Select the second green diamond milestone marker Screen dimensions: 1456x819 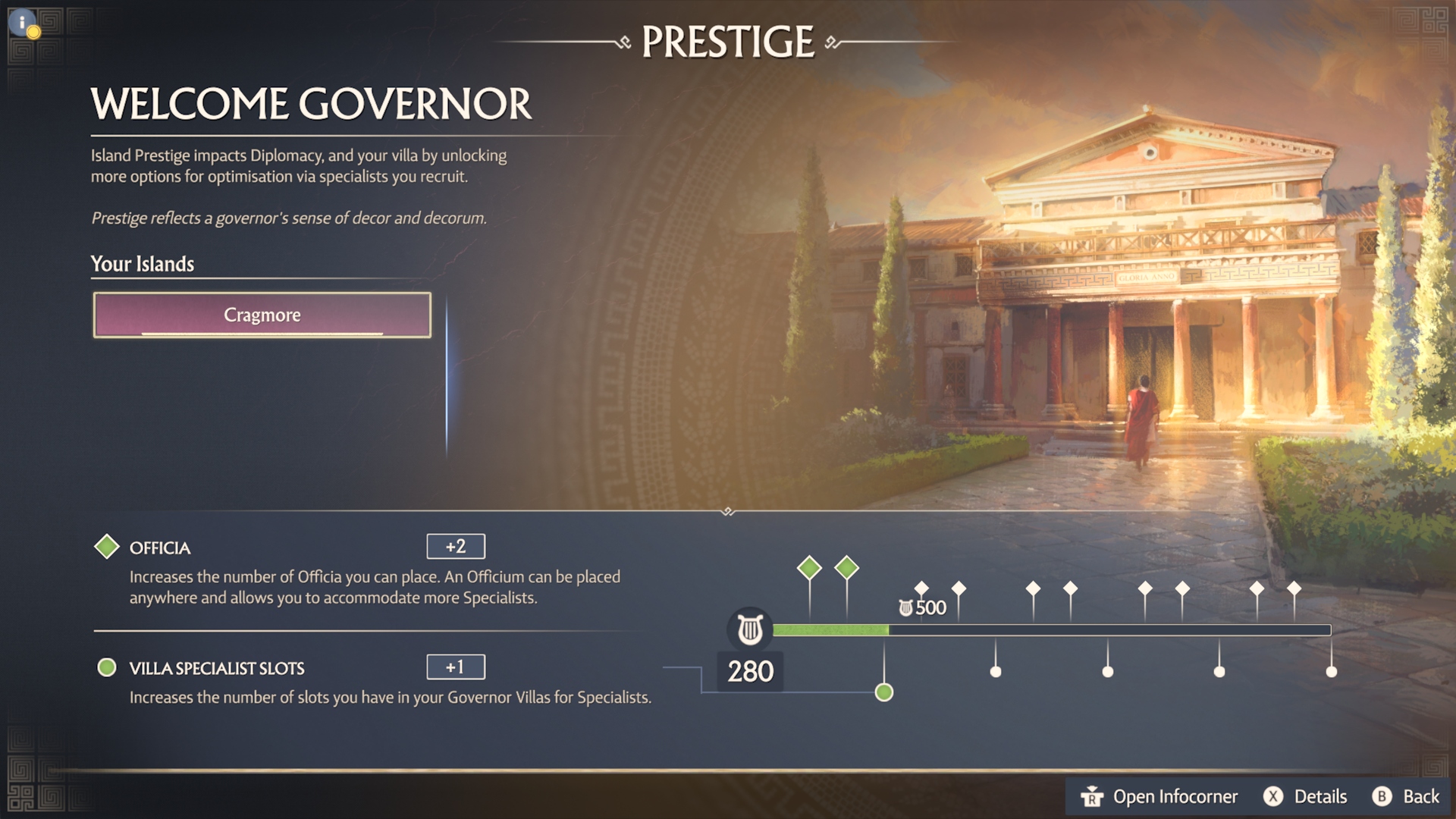coord(847,567)
